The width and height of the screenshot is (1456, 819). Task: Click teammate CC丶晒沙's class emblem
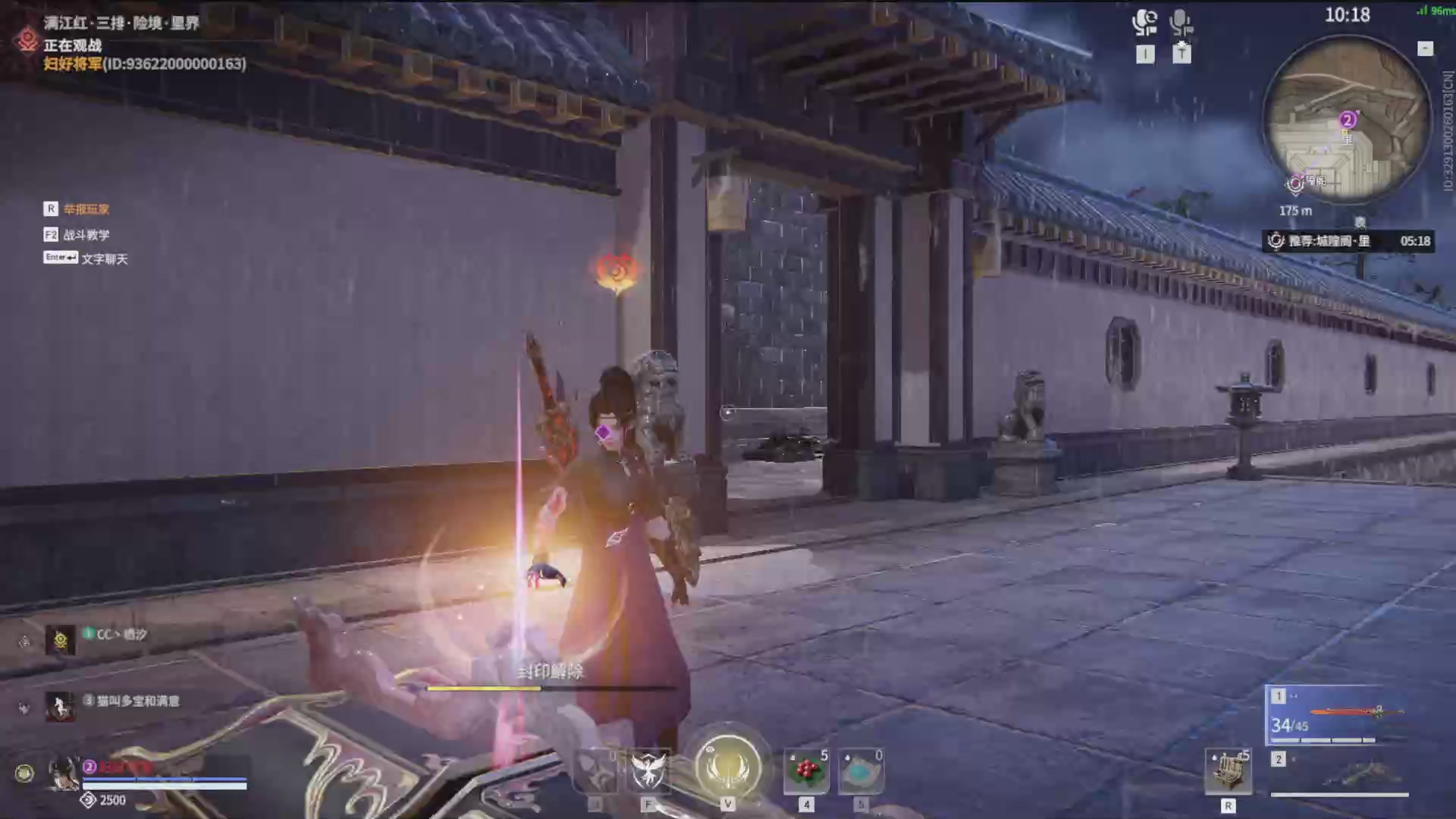click(60, 639)
